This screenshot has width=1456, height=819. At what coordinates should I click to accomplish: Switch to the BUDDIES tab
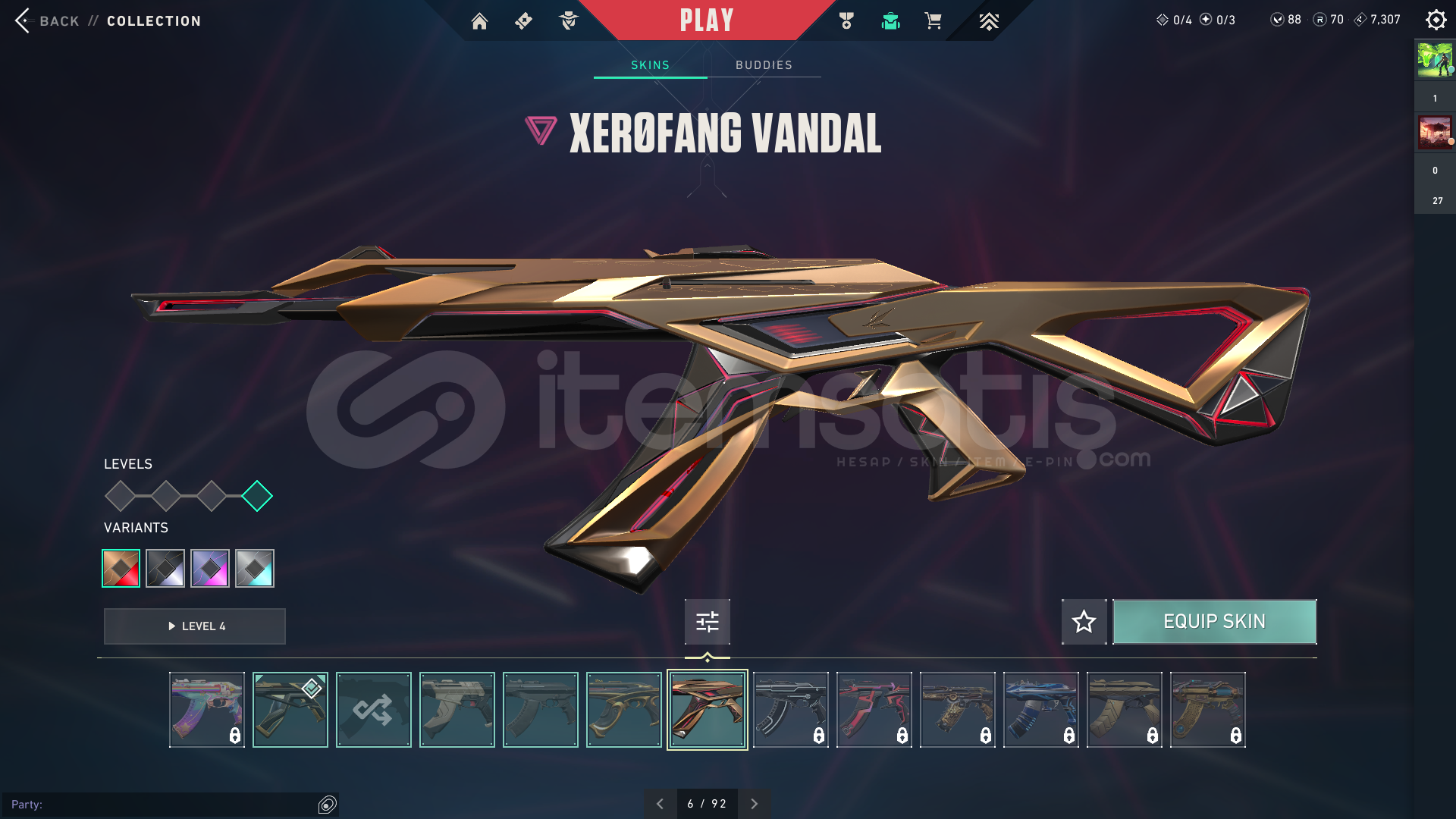(764, 64)
